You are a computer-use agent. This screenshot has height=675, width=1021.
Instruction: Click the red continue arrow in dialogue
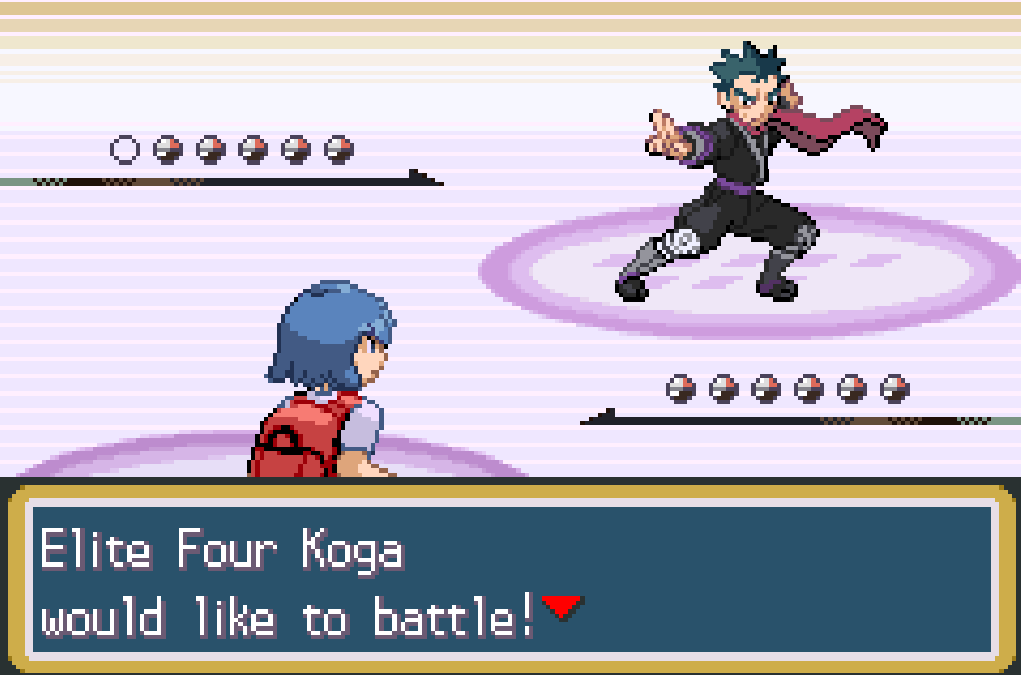coord(561,606)
